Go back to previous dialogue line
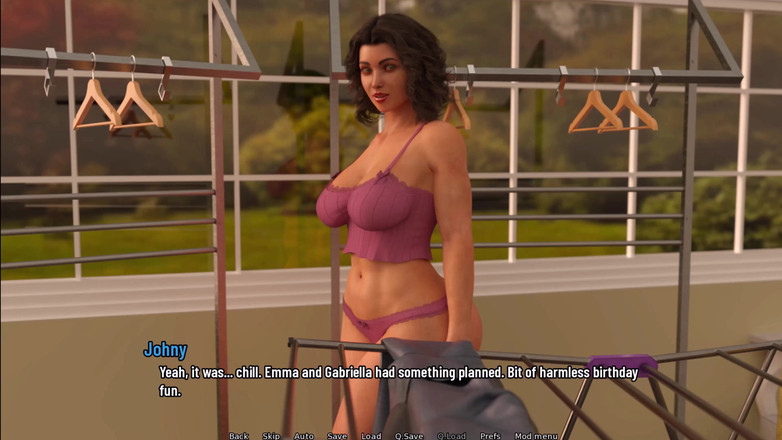782x440 pixels. pos(238,435)
